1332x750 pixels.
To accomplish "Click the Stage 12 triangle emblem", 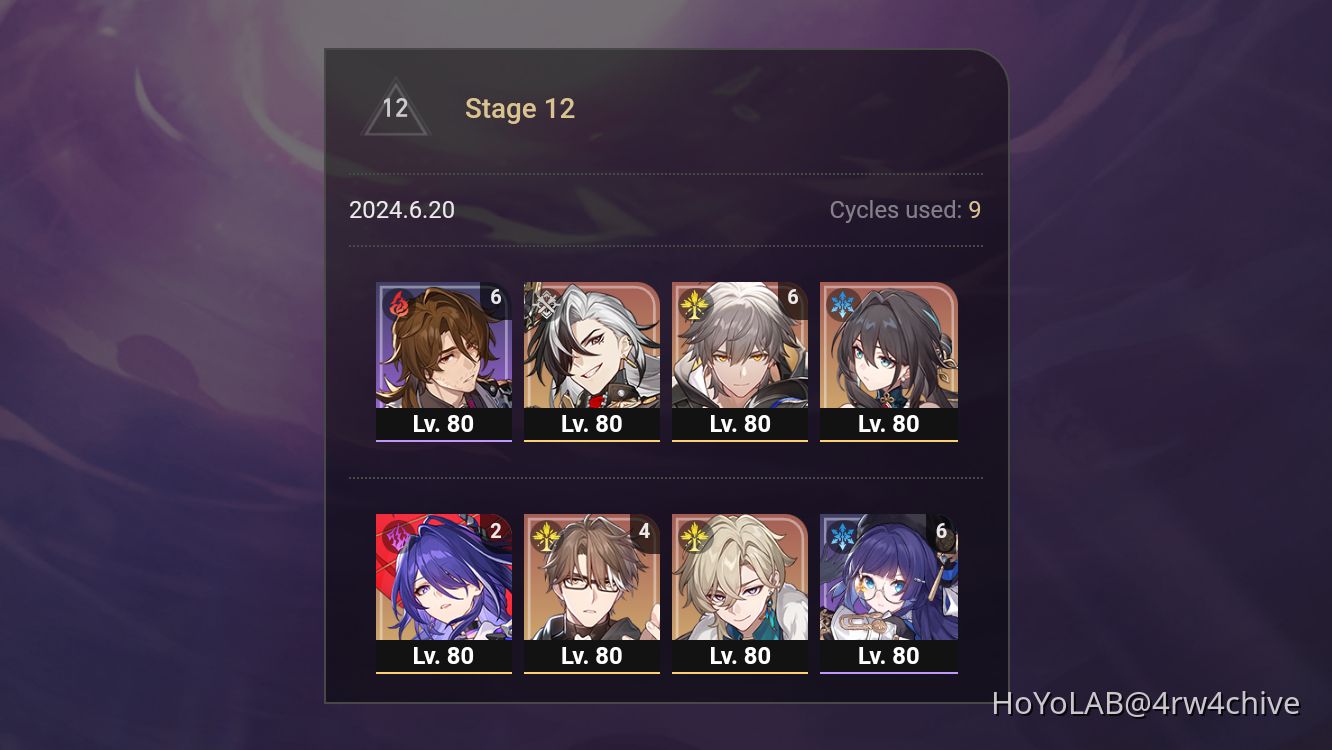I will pos(396,108).
